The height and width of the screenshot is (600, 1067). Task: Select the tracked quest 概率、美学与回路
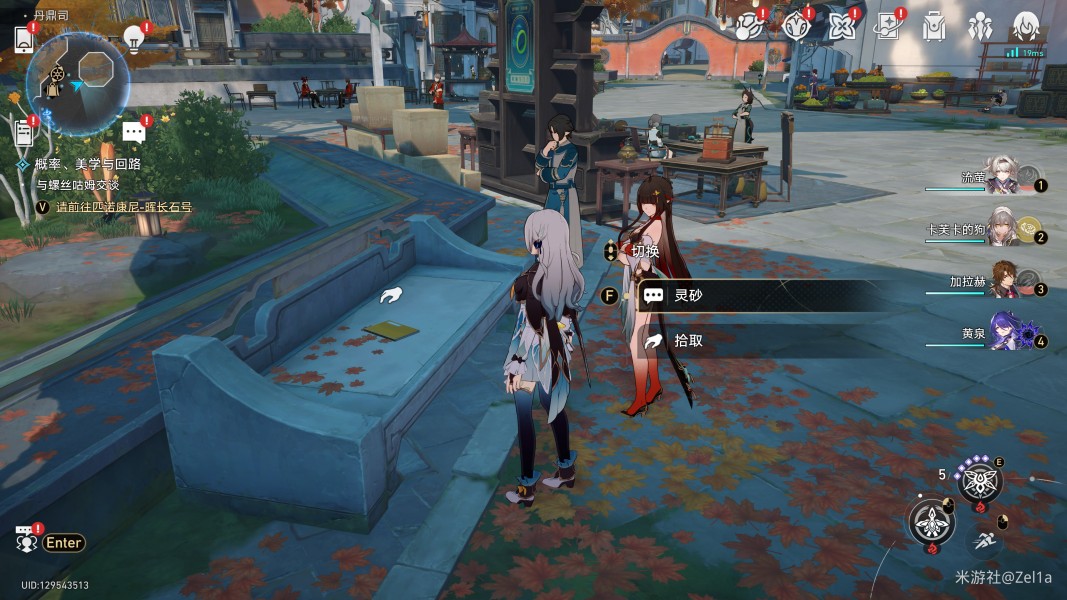coord(87,164)
